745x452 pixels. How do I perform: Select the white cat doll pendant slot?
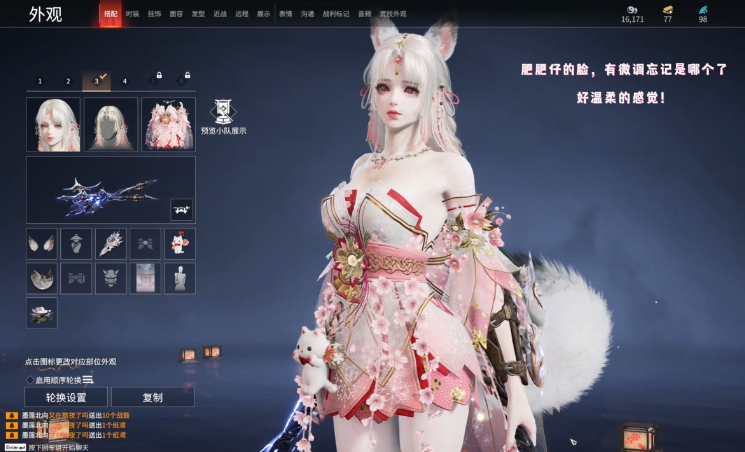pos(179,243)
